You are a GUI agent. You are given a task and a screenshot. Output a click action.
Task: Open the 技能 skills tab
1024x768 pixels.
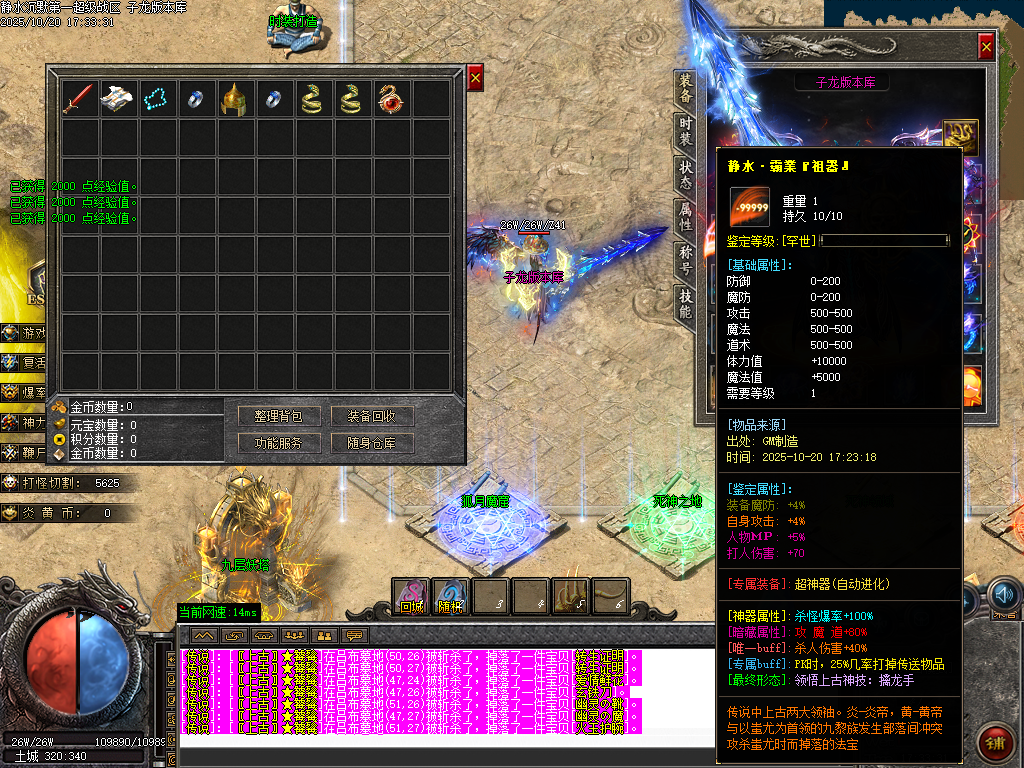pyautogui.click(x=685, y=304)
